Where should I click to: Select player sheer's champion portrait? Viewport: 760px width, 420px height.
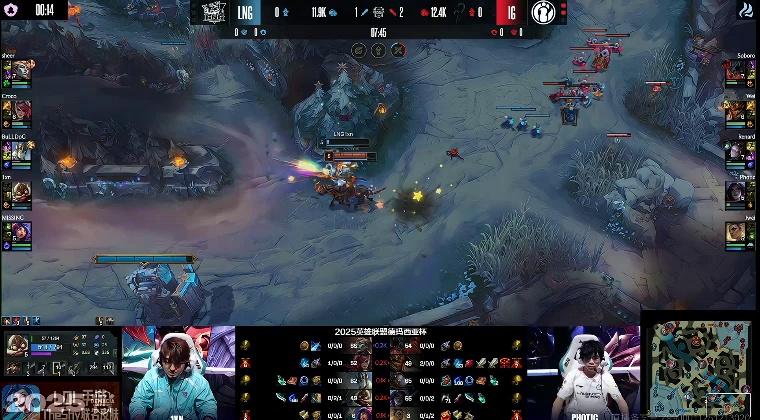click(22, 72)
